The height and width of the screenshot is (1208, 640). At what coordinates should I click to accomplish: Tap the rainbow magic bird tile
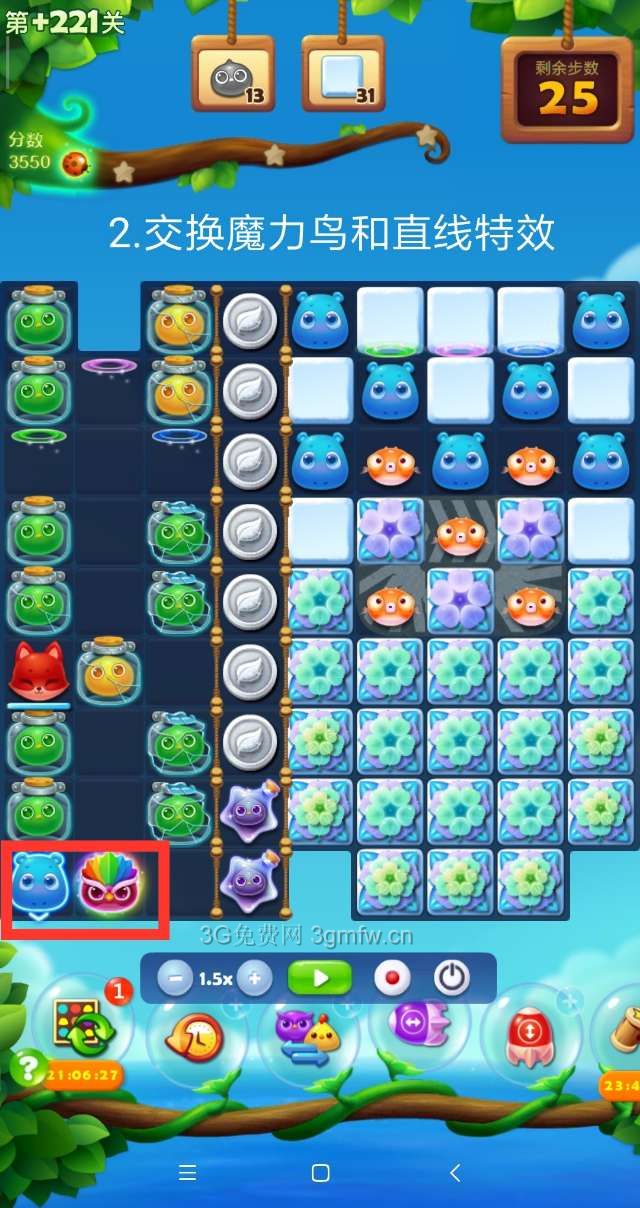(110, 880)
